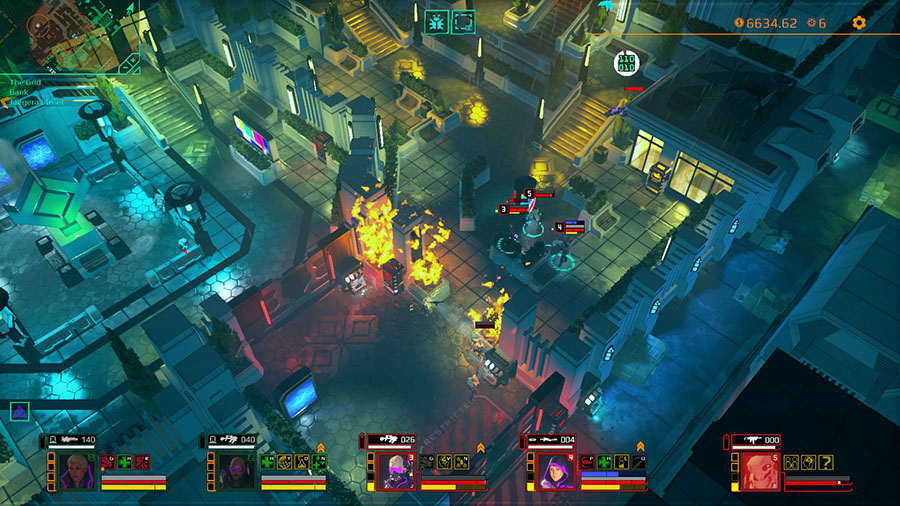Click the blonde agent's weapon panel showing 140
900x506 pixels.
point(73,439)
